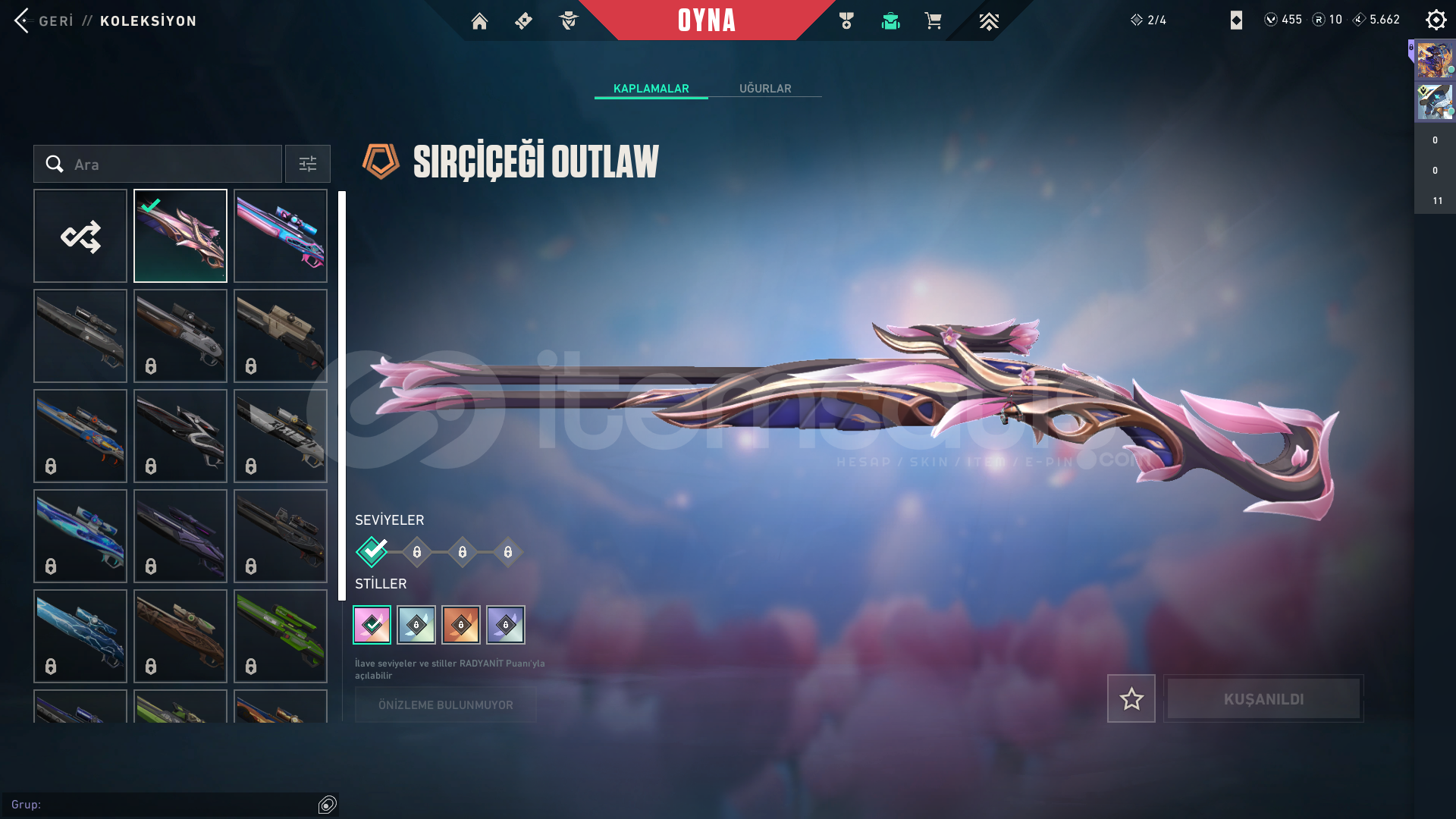Select the locked purple style variant

506,625
